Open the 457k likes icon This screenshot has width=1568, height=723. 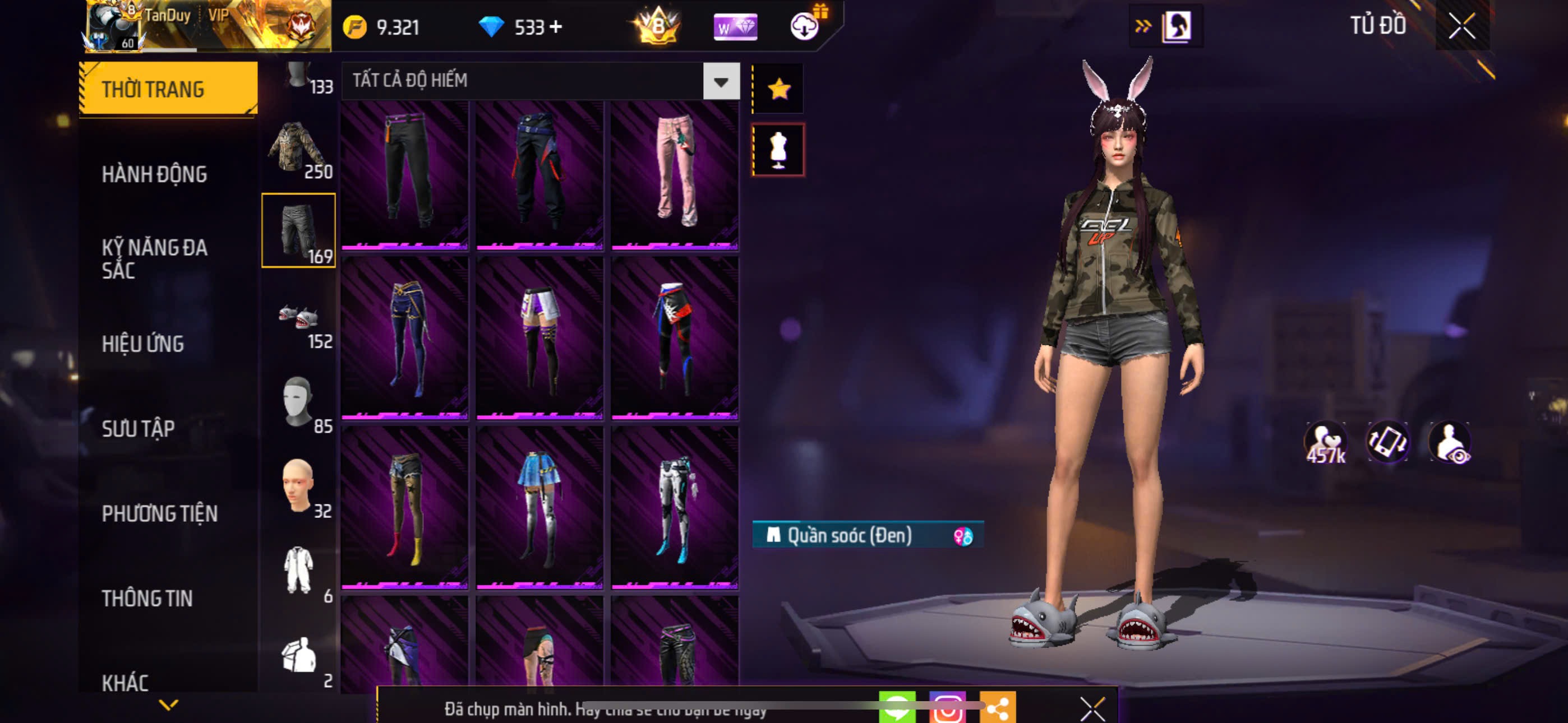coord(1325,443)
